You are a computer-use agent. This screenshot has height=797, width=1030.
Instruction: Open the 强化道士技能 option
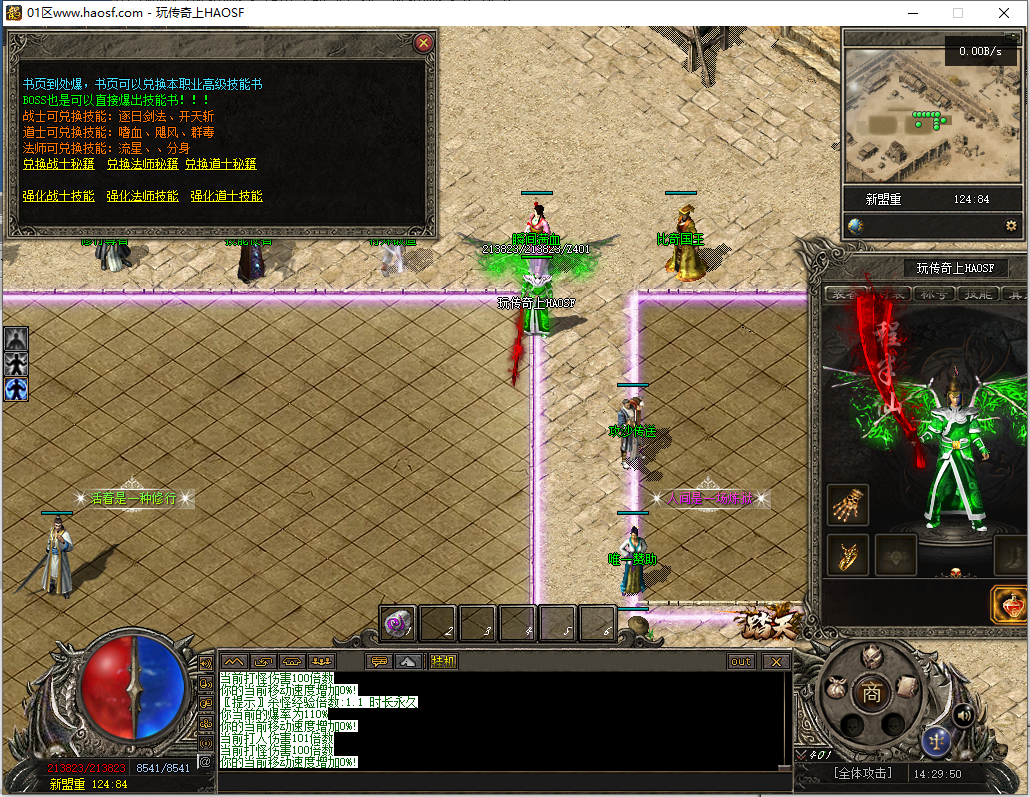[x=226, y=196]
